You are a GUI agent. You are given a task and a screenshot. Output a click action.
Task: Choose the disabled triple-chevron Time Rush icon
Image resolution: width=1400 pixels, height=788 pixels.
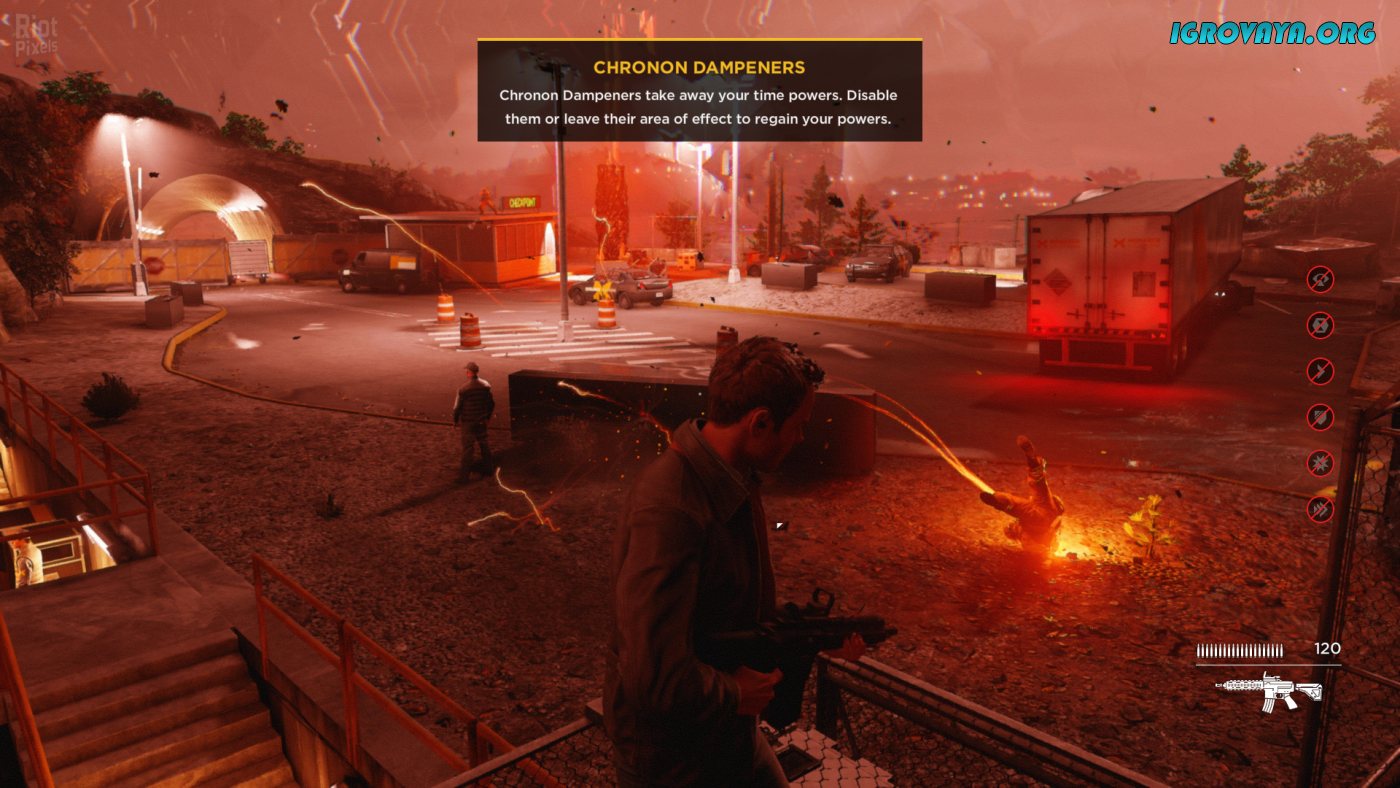click(1320, 509)
